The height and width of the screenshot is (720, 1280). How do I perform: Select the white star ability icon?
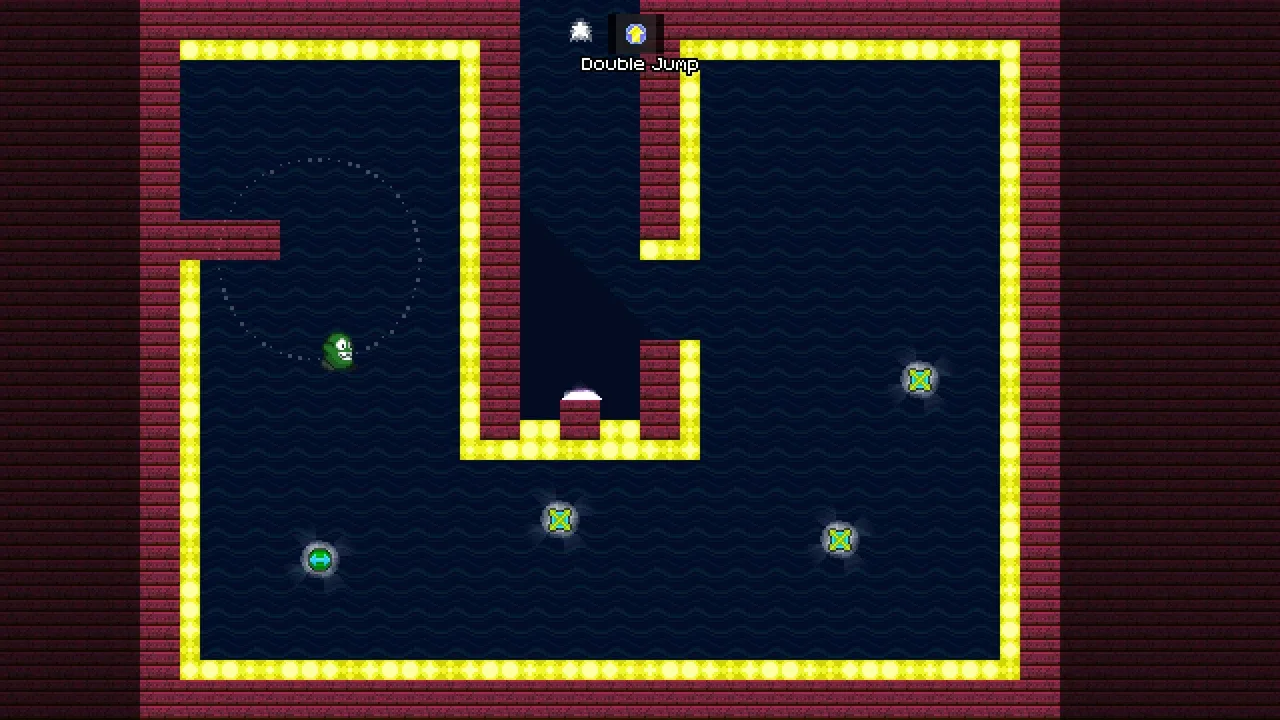[581, 32]
